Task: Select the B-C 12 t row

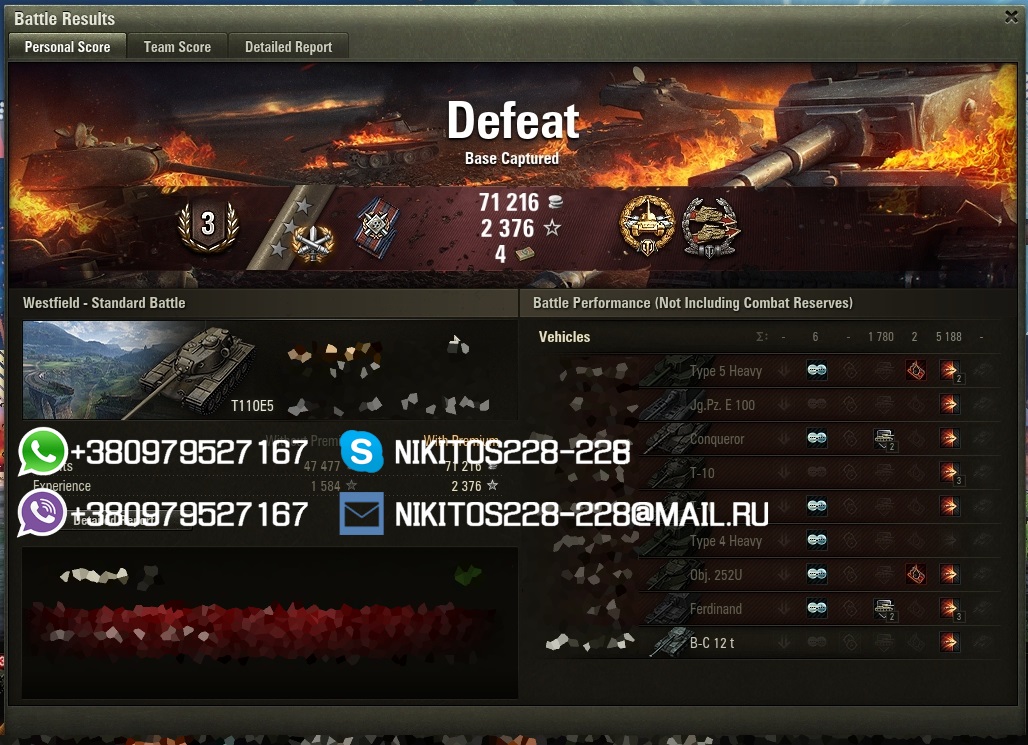Action: pos(711,643)
